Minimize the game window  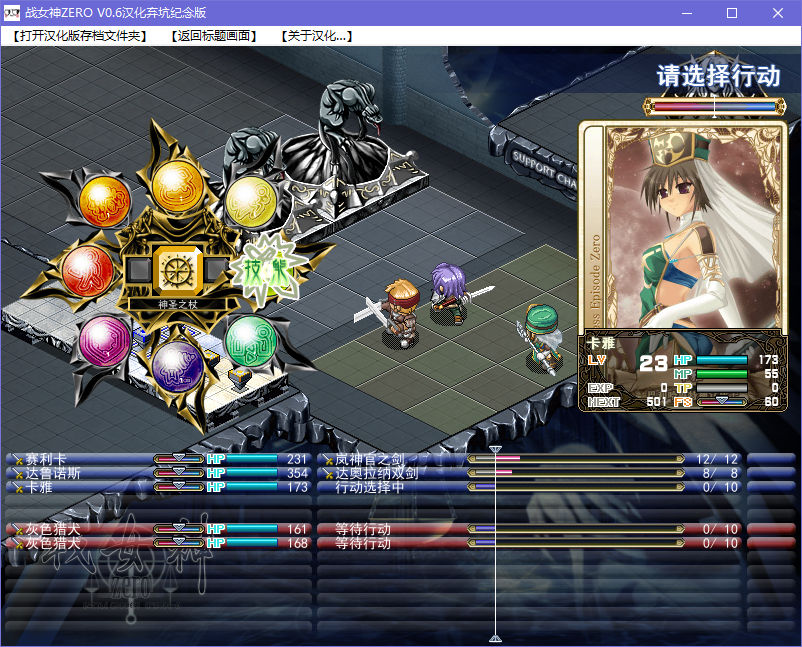click(x=686, y=13)
